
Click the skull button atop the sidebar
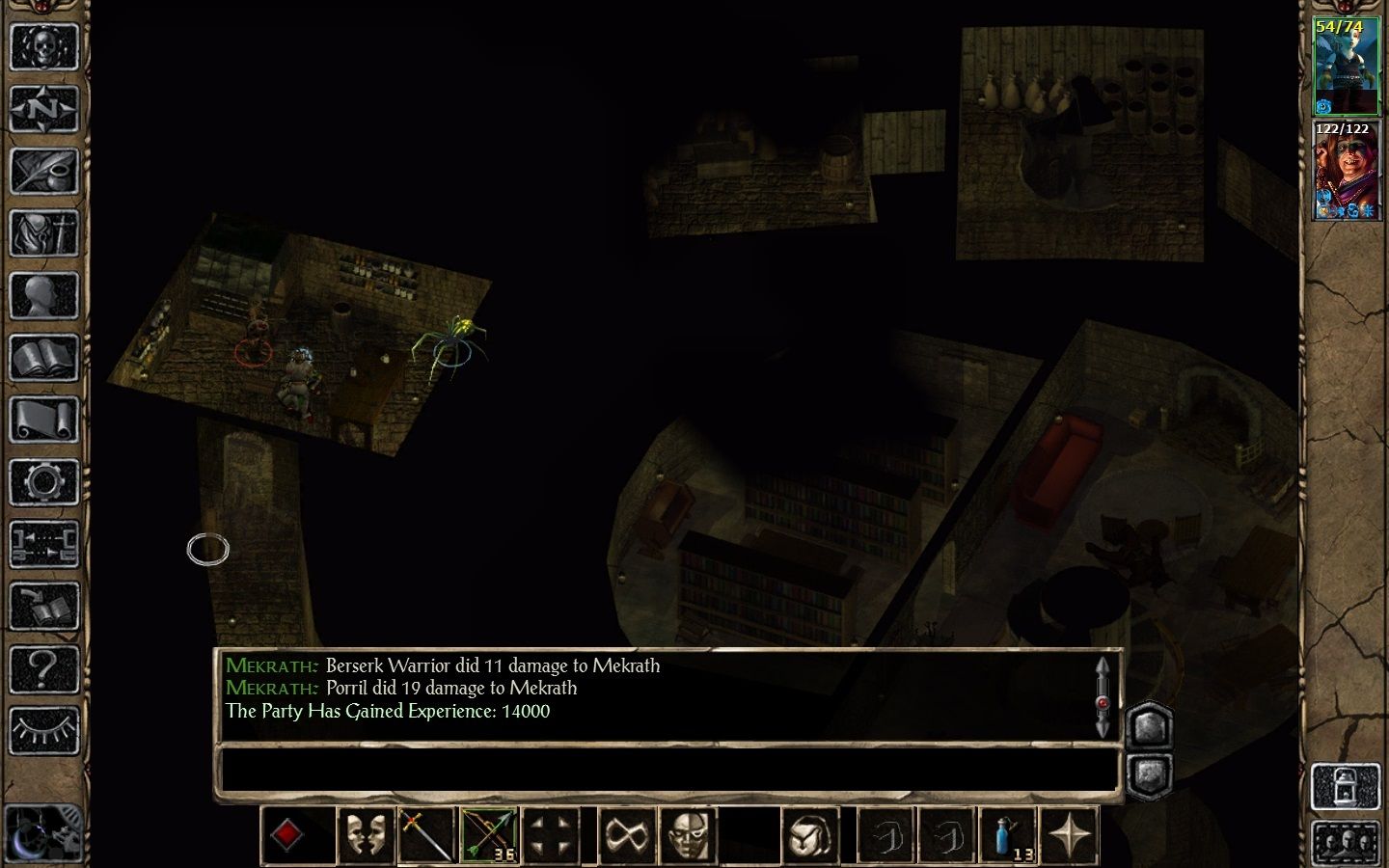point(43,46)
